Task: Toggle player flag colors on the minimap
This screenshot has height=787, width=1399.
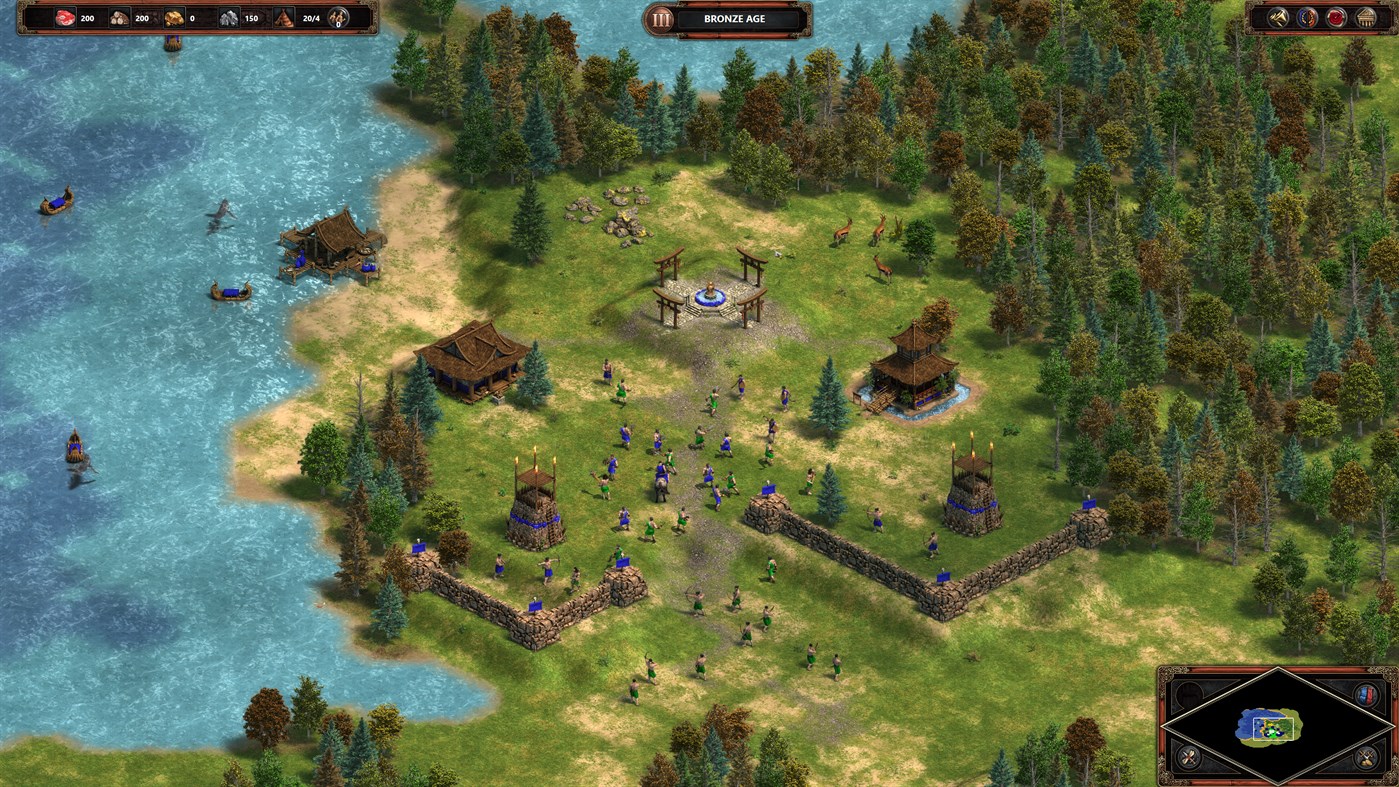Action: point(1365,695)
